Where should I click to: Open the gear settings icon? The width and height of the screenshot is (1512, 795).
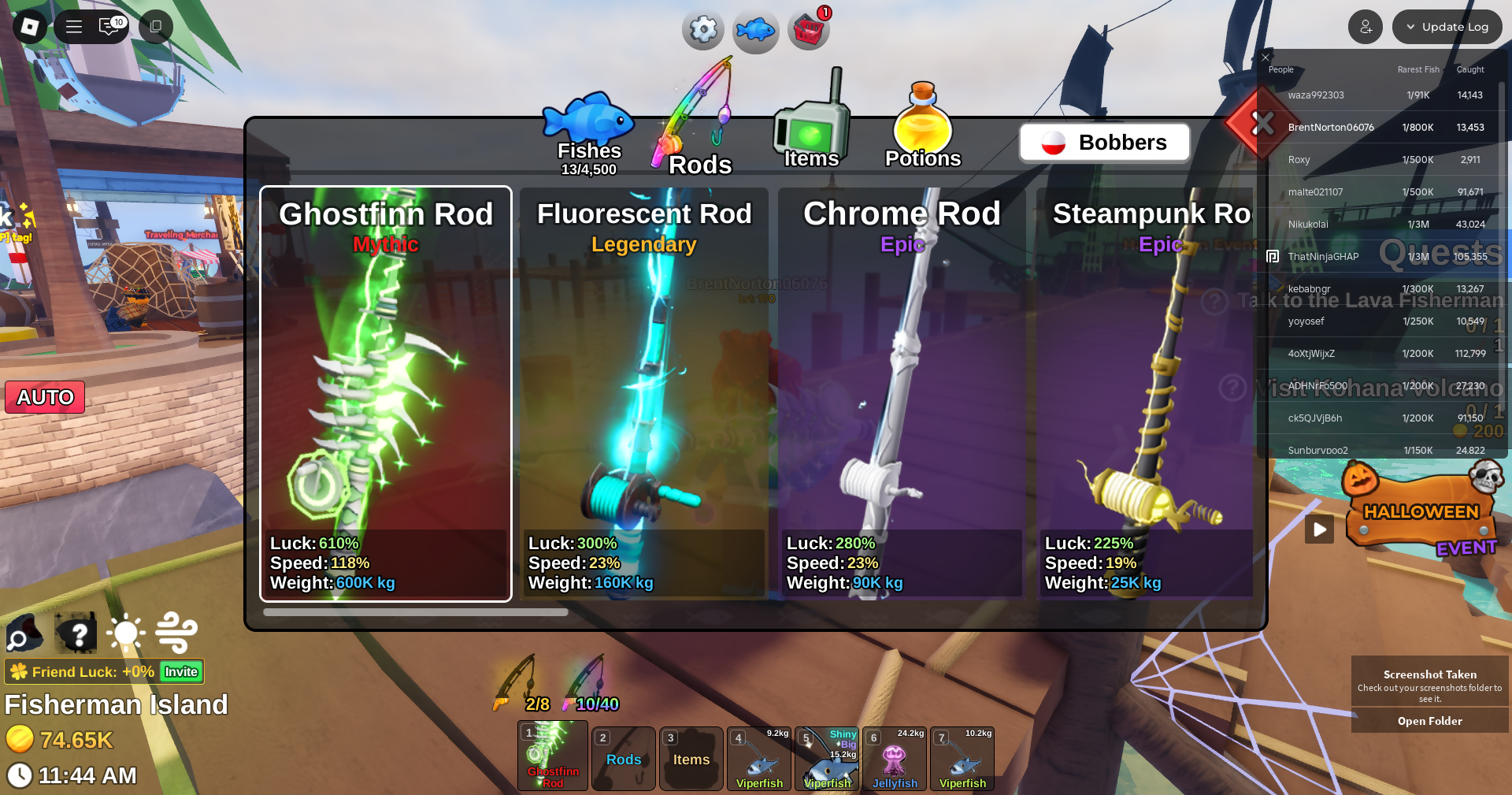click(x=702, y=30)
